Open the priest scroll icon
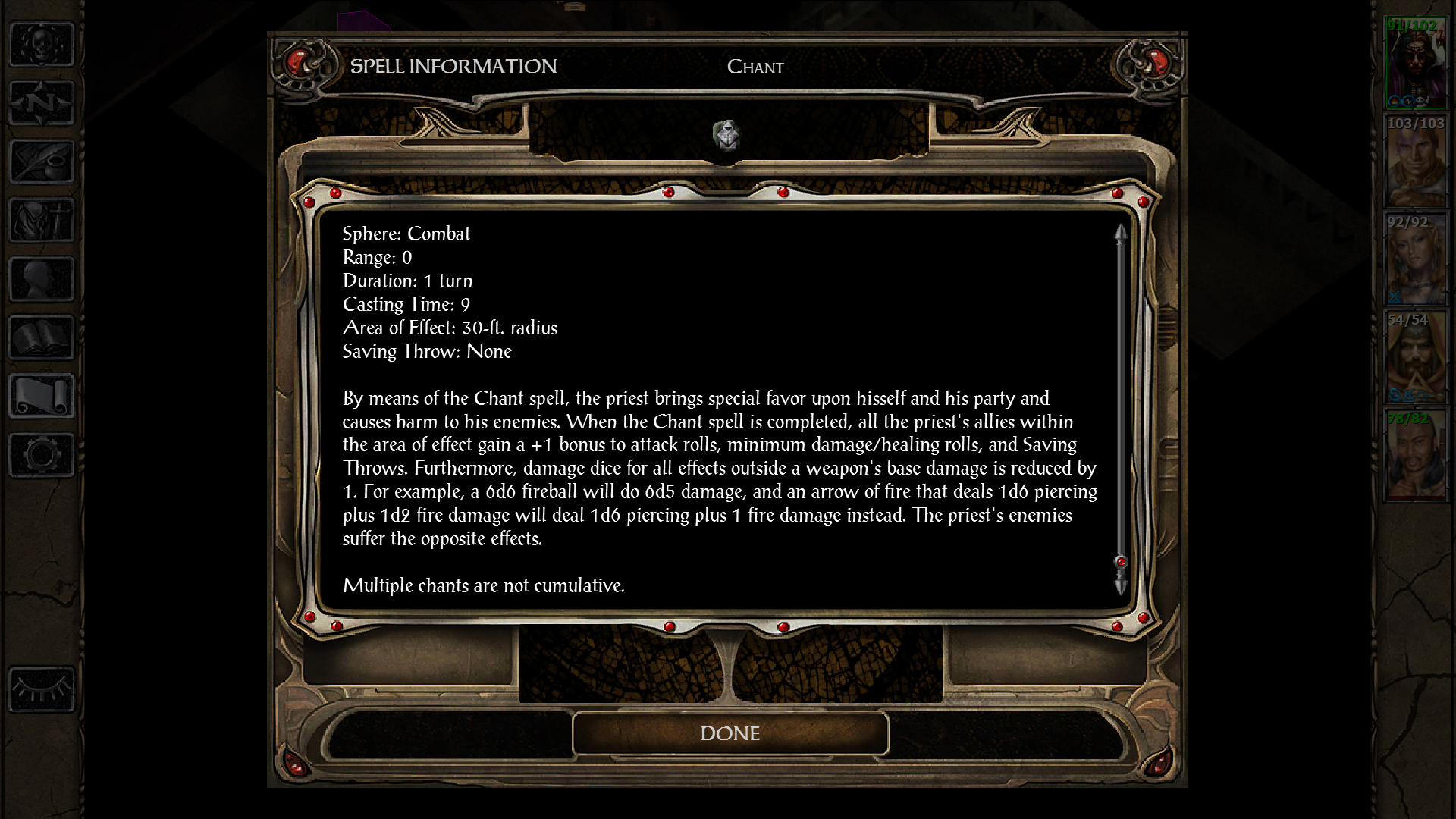 coord(42,395)
